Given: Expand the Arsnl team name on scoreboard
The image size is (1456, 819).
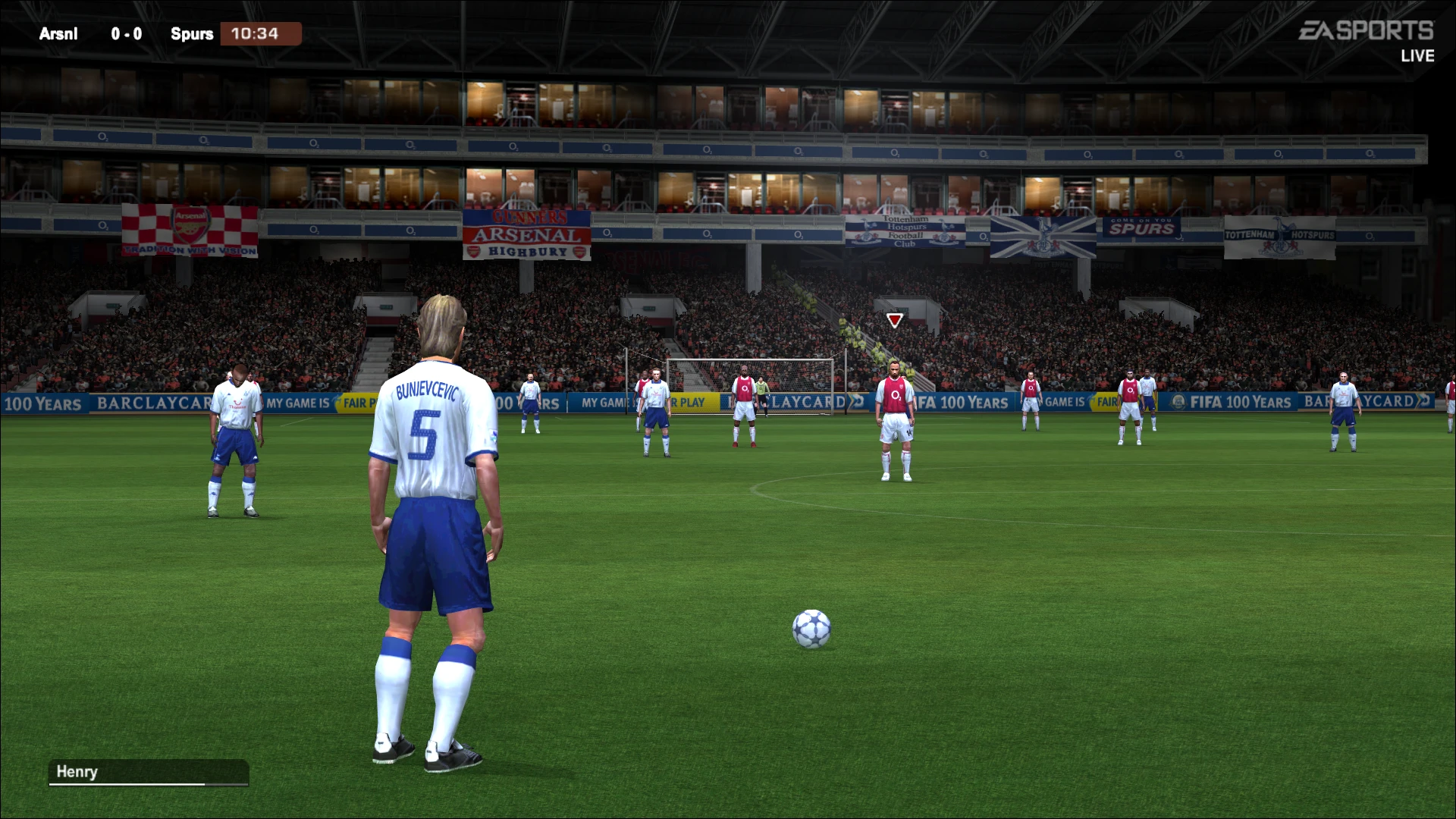Looking at the screenshot, I should (58, 33).
